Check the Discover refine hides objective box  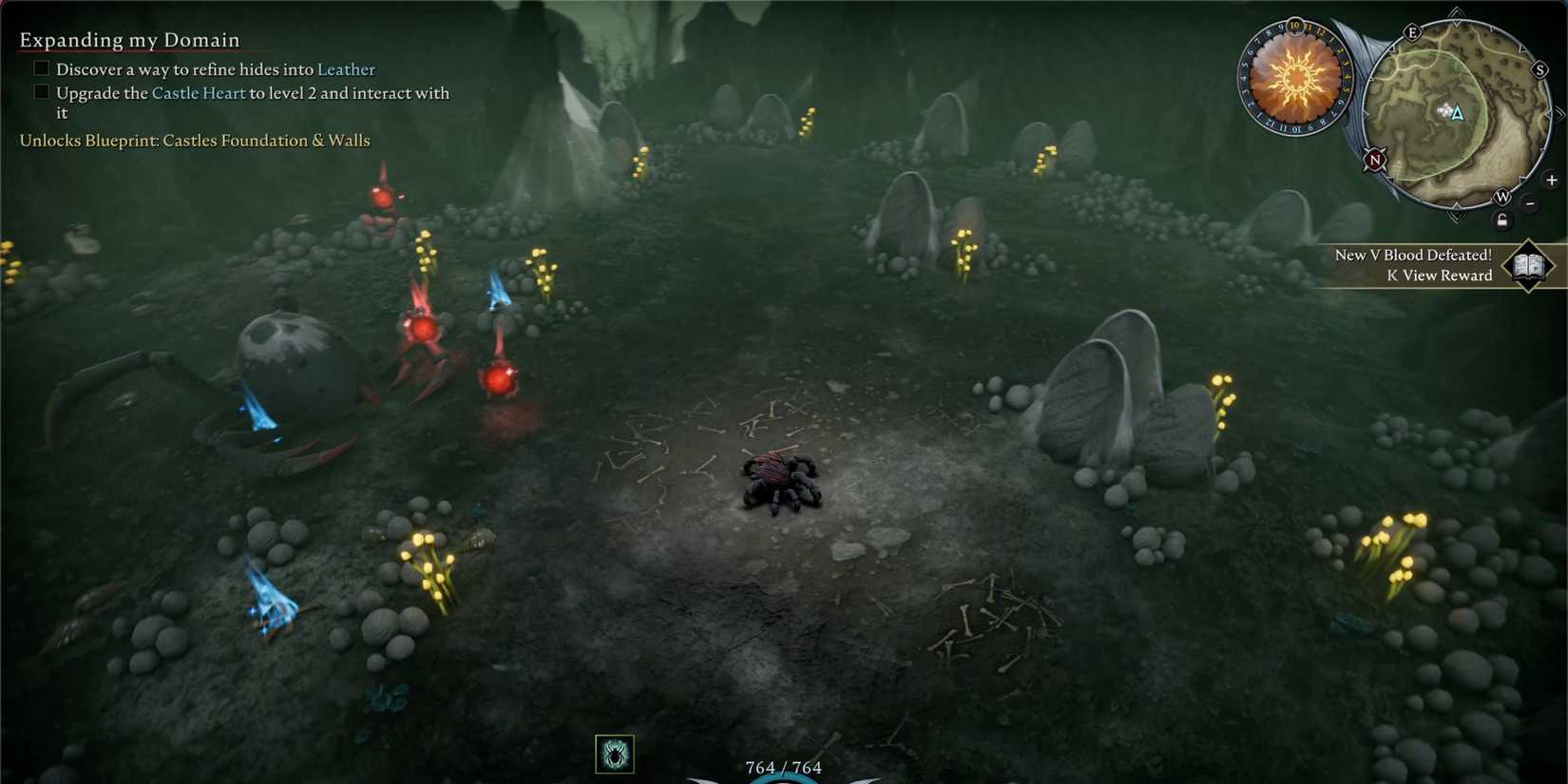pos(40,67)
